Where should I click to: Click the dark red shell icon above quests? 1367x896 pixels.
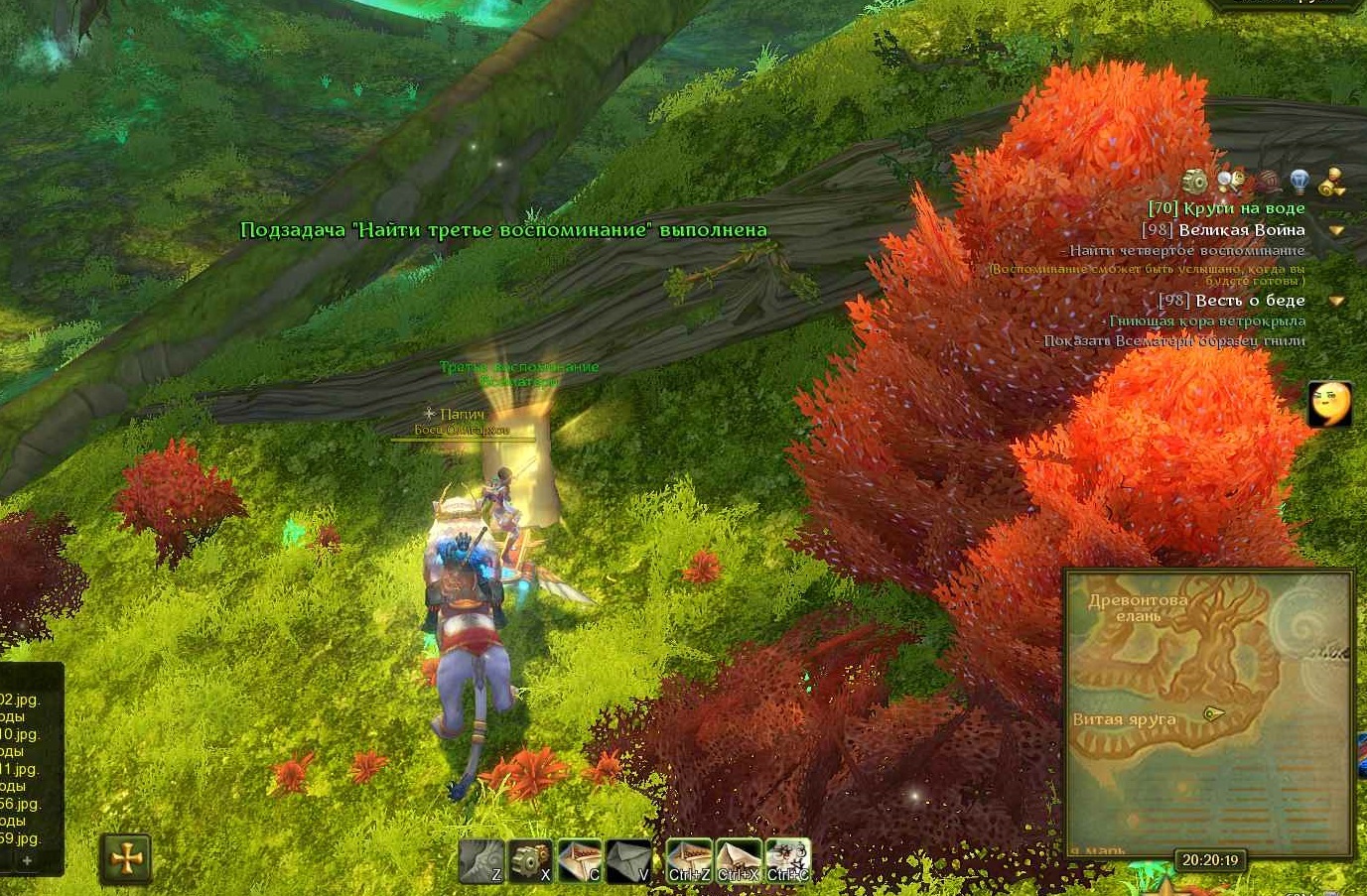tap(1266, 182)
